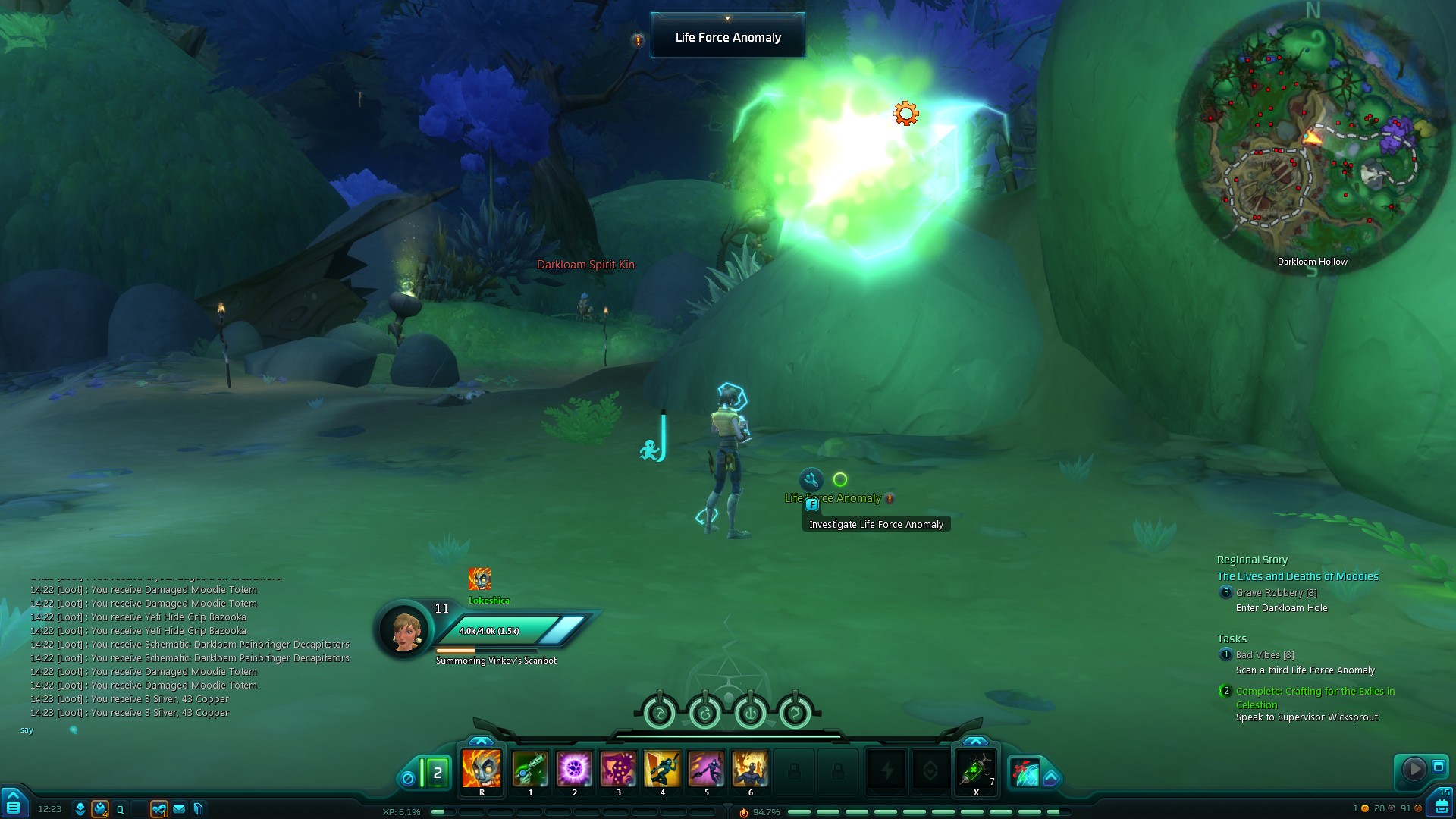
Task: Open the social friends icon
Action: 158,809
